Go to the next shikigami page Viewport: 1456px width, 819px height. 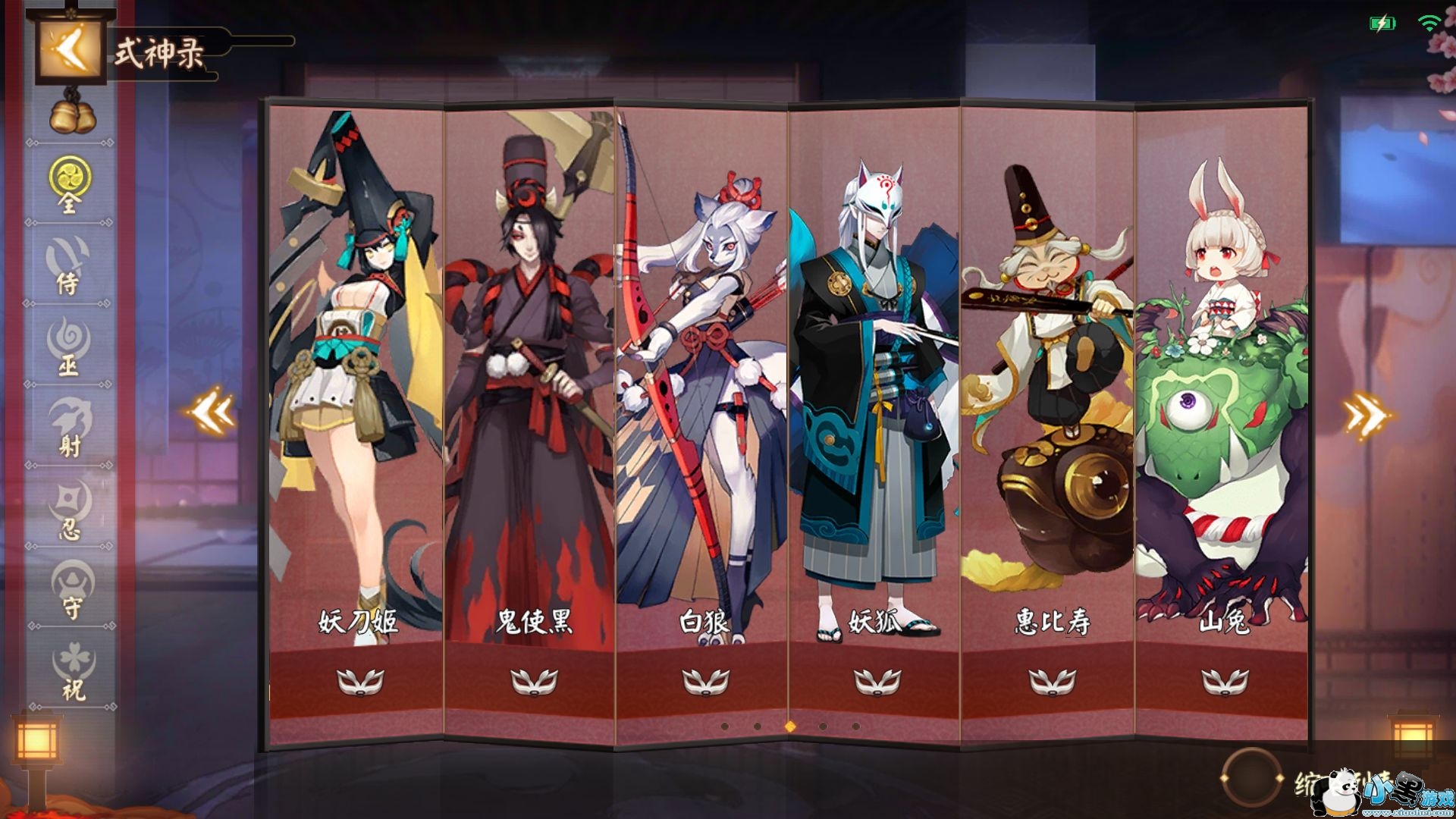(x=1365, y=414)
